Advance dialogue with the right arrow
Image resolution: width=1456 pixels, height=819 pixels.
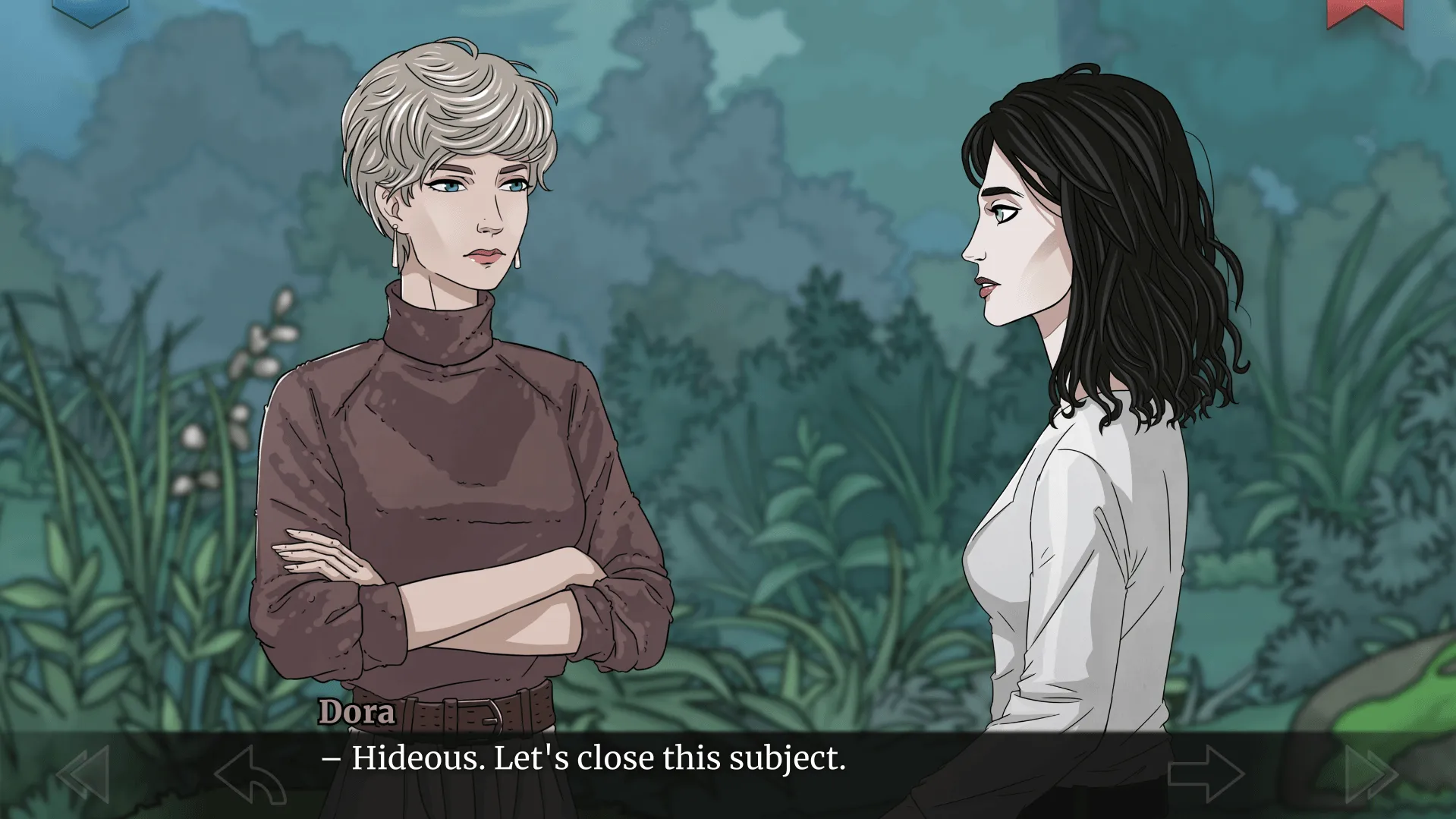pyautogui.click(x=1206, y=773)
